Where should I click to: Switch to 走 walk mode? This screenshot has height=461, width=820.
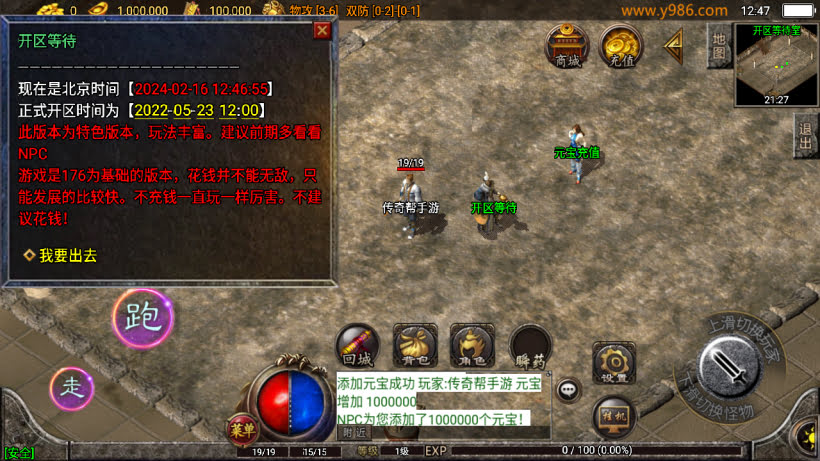72,386
